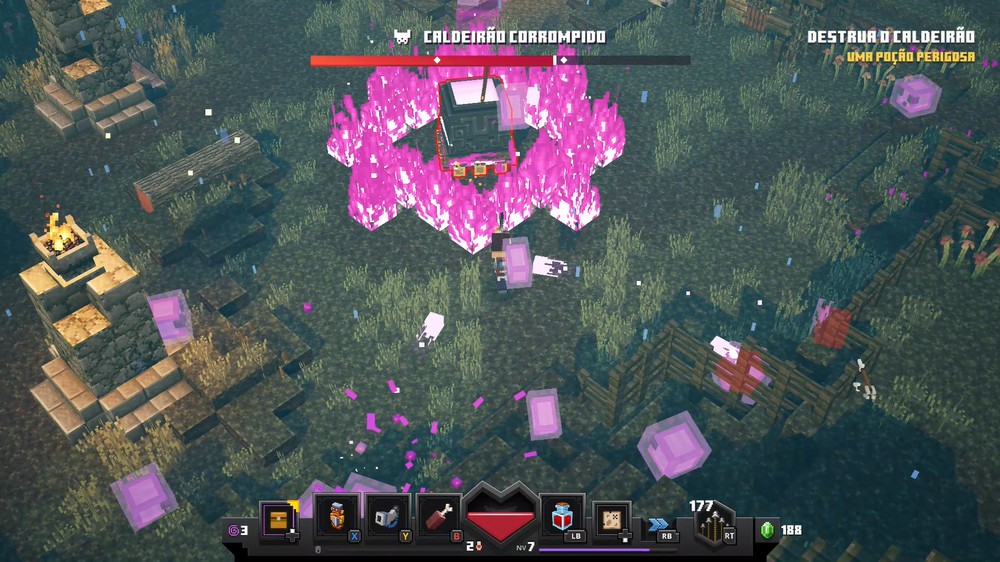1000x562 pixels.
Task: Activate the firework arrow artifact slot
Action: pyautogui.click(x=336, y=516)
